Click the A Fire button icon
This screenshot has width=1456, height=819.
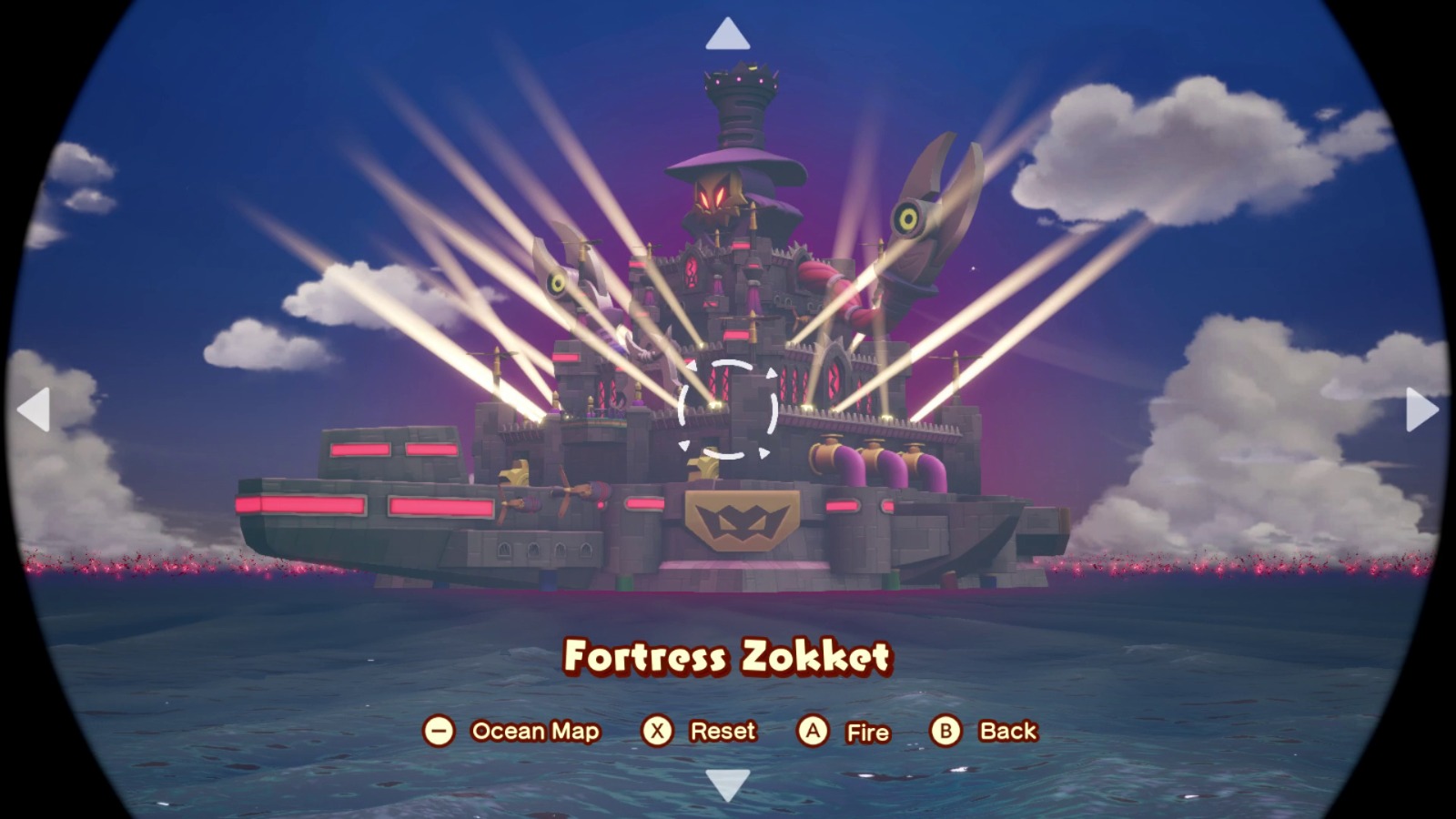(x=813, y=729)
